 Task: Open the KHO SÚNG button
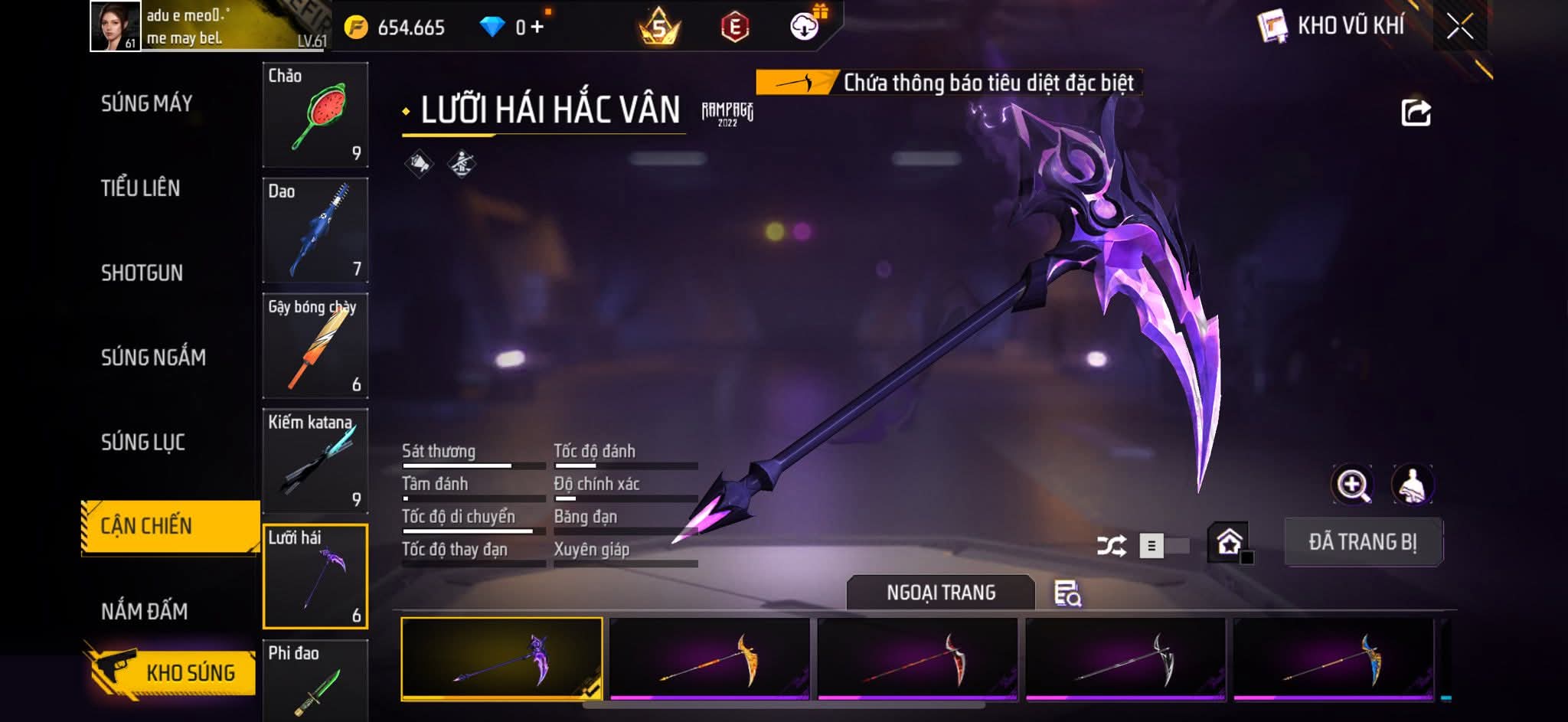pos(172,671)
